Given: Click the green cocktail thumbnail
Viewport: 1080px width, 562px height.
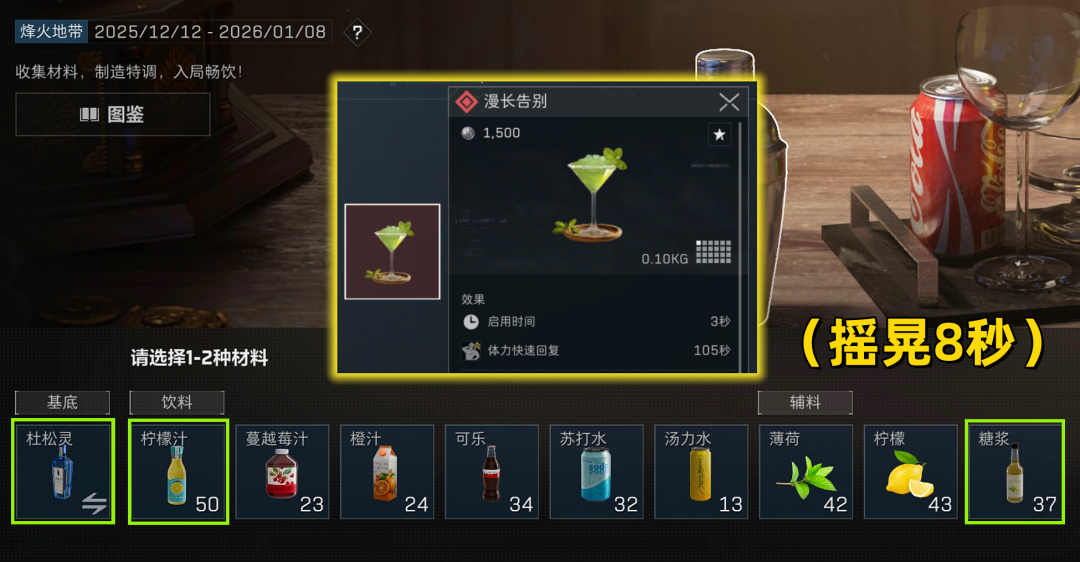Looking at the screenshot, I should [392, 252].
